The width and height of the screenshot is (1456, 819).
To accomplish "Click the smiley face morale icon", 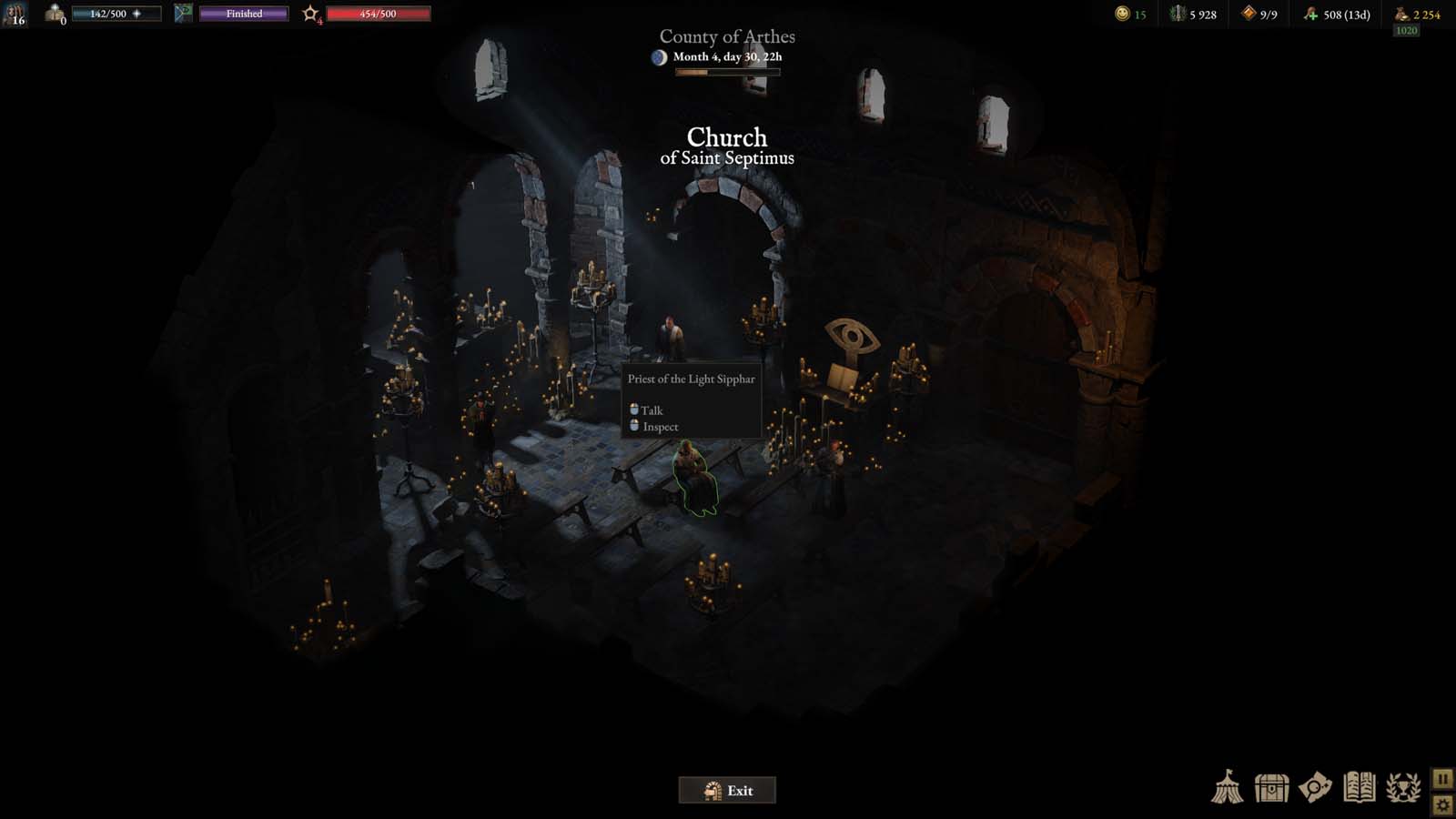I will pos(1122,14).
